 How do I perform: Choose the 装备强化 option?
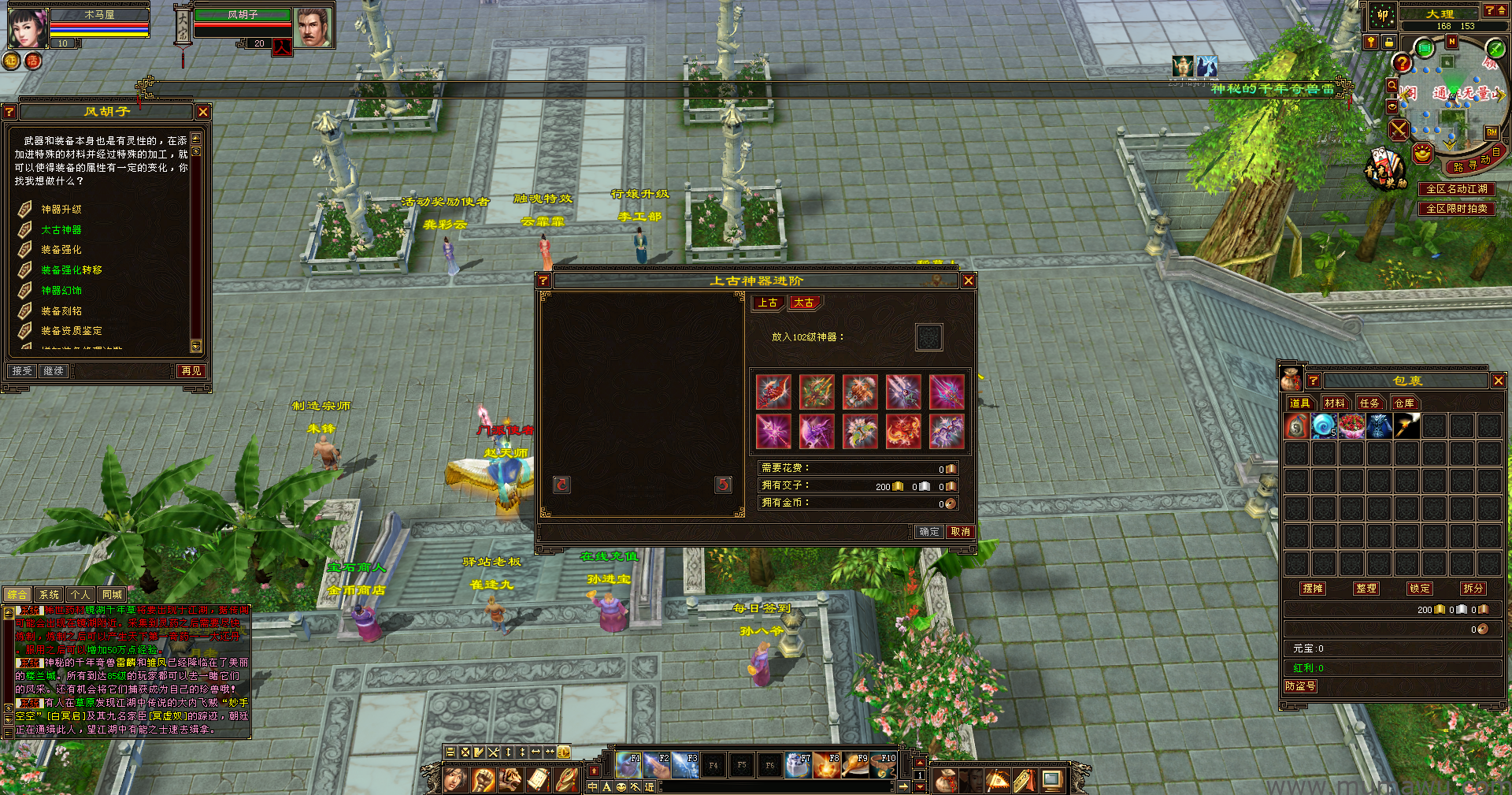[x=61, y=250]
